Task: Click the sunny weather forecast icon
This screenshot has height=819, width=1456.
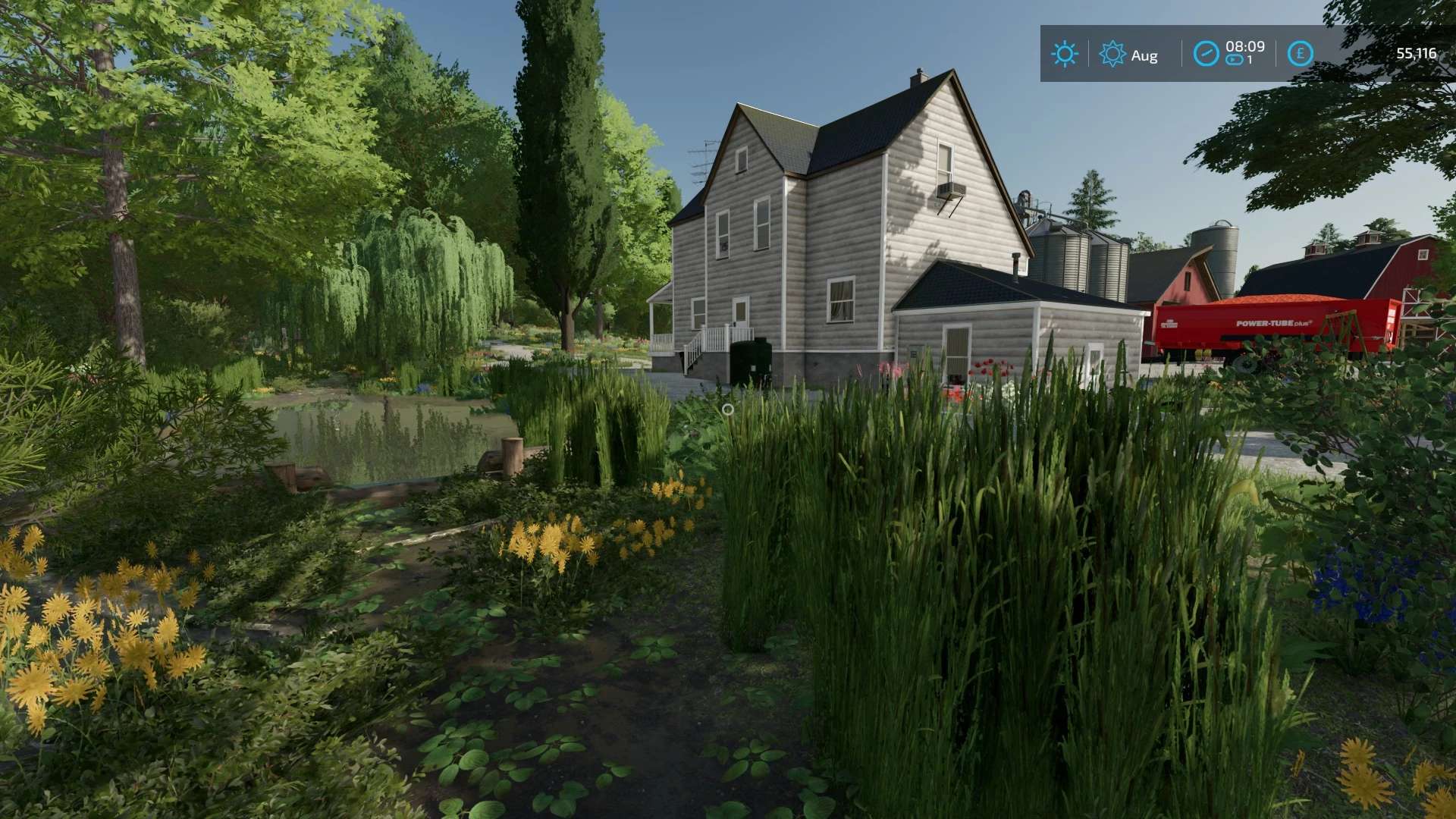Action: click(1064, 54)
